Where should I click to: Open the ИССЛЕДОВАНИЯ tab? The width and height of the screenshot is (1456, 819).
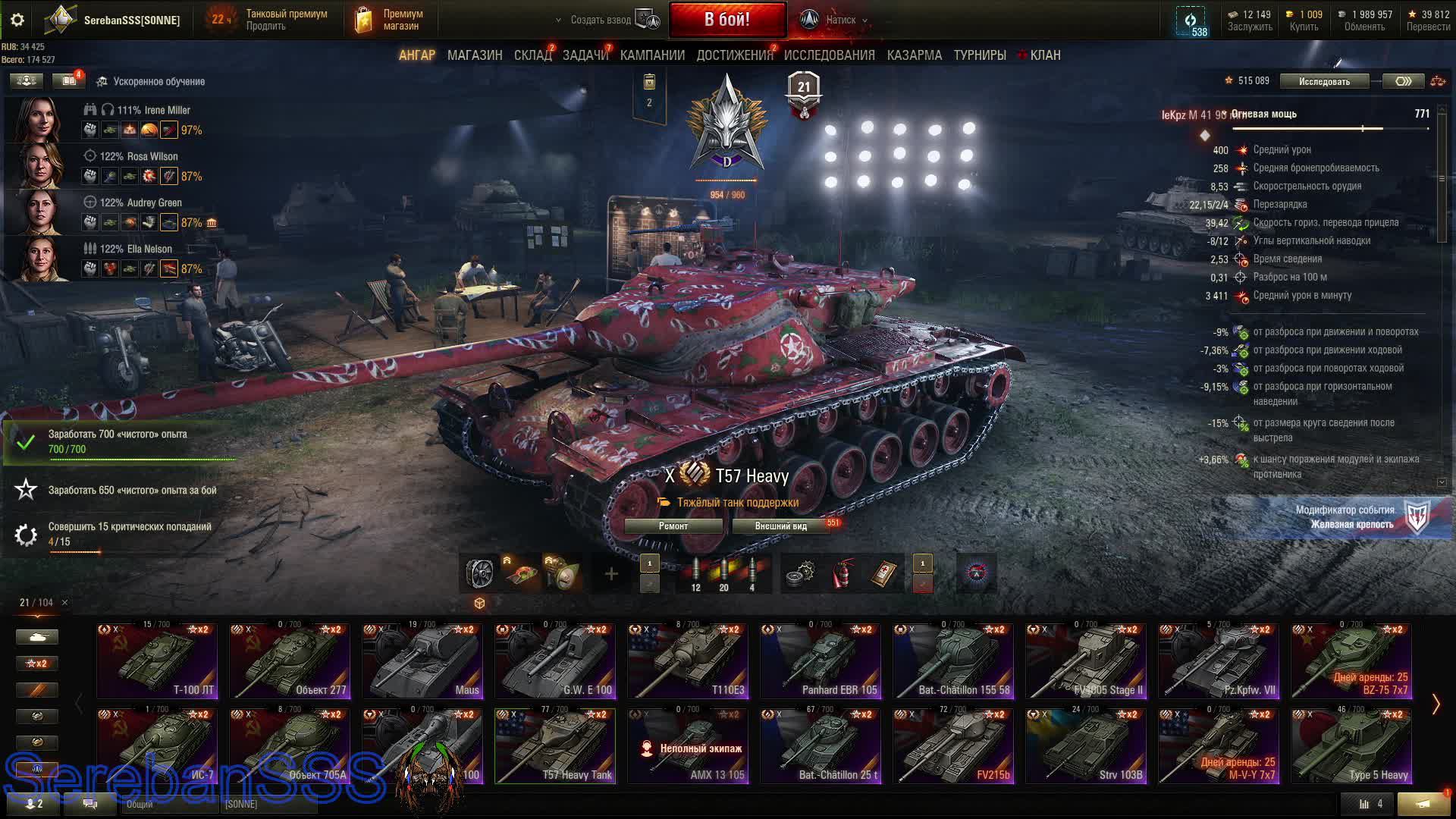(829, 55)
